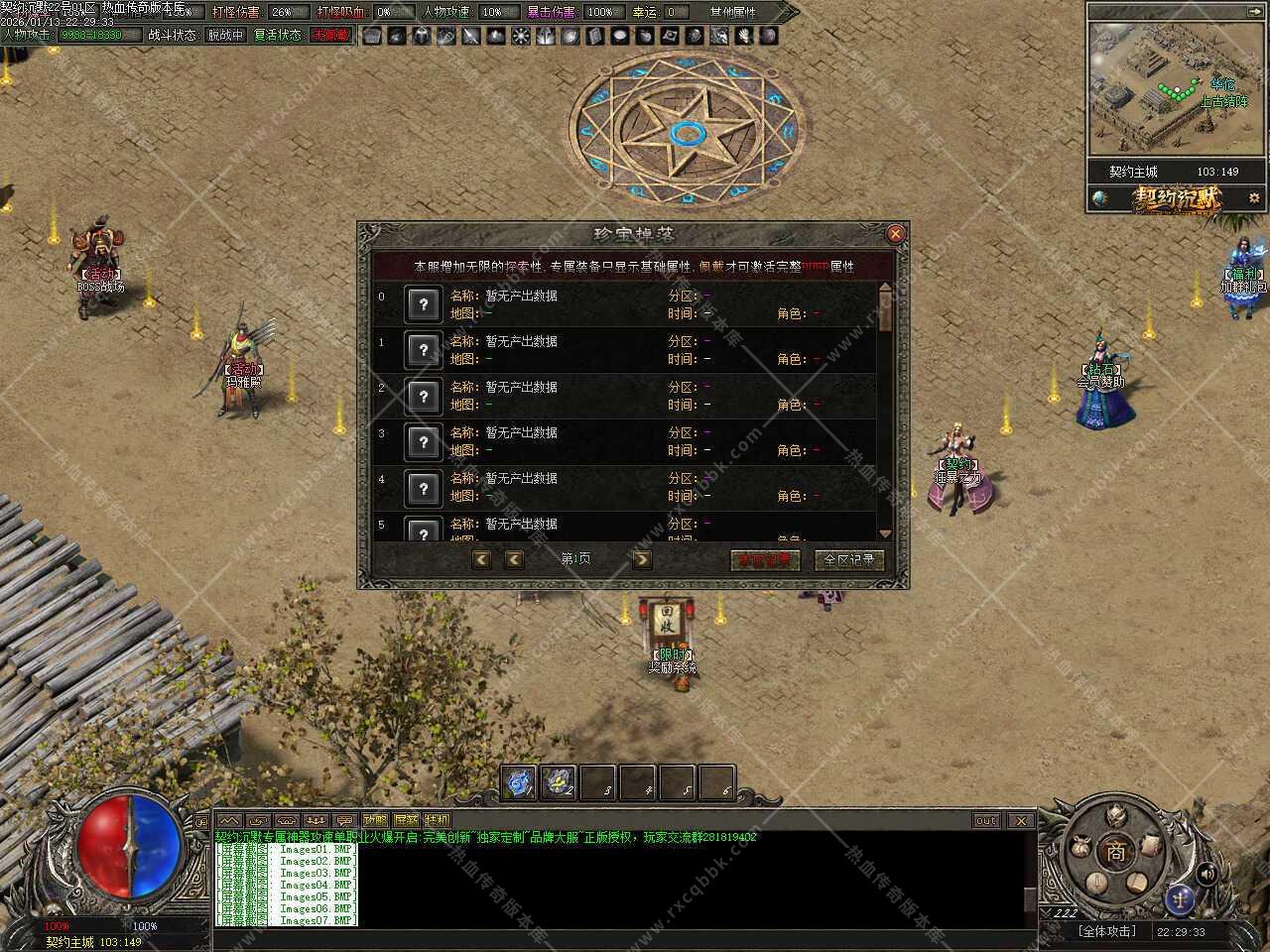This screenshot has width=1270, height=952.
Task: Toggle the 挂机 auto-battle chat tab button
Action: [437, 820]
